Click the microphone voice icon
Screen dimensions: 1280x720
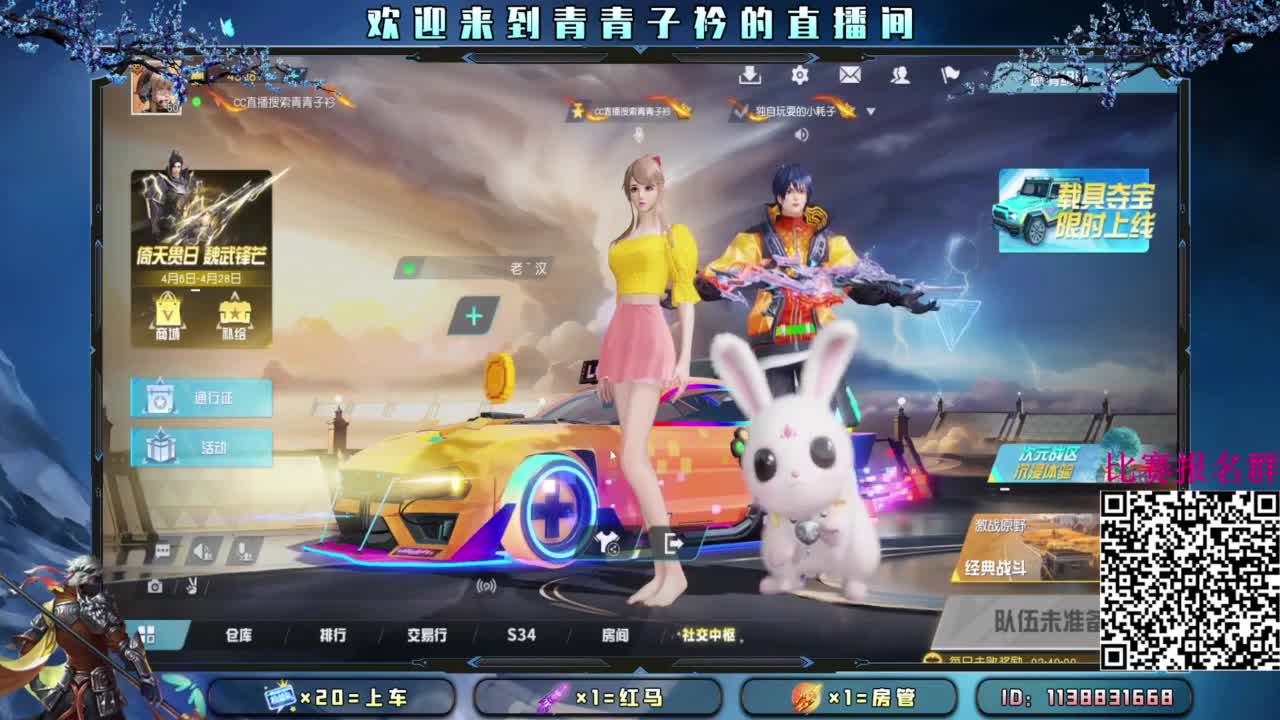[243, 551]
